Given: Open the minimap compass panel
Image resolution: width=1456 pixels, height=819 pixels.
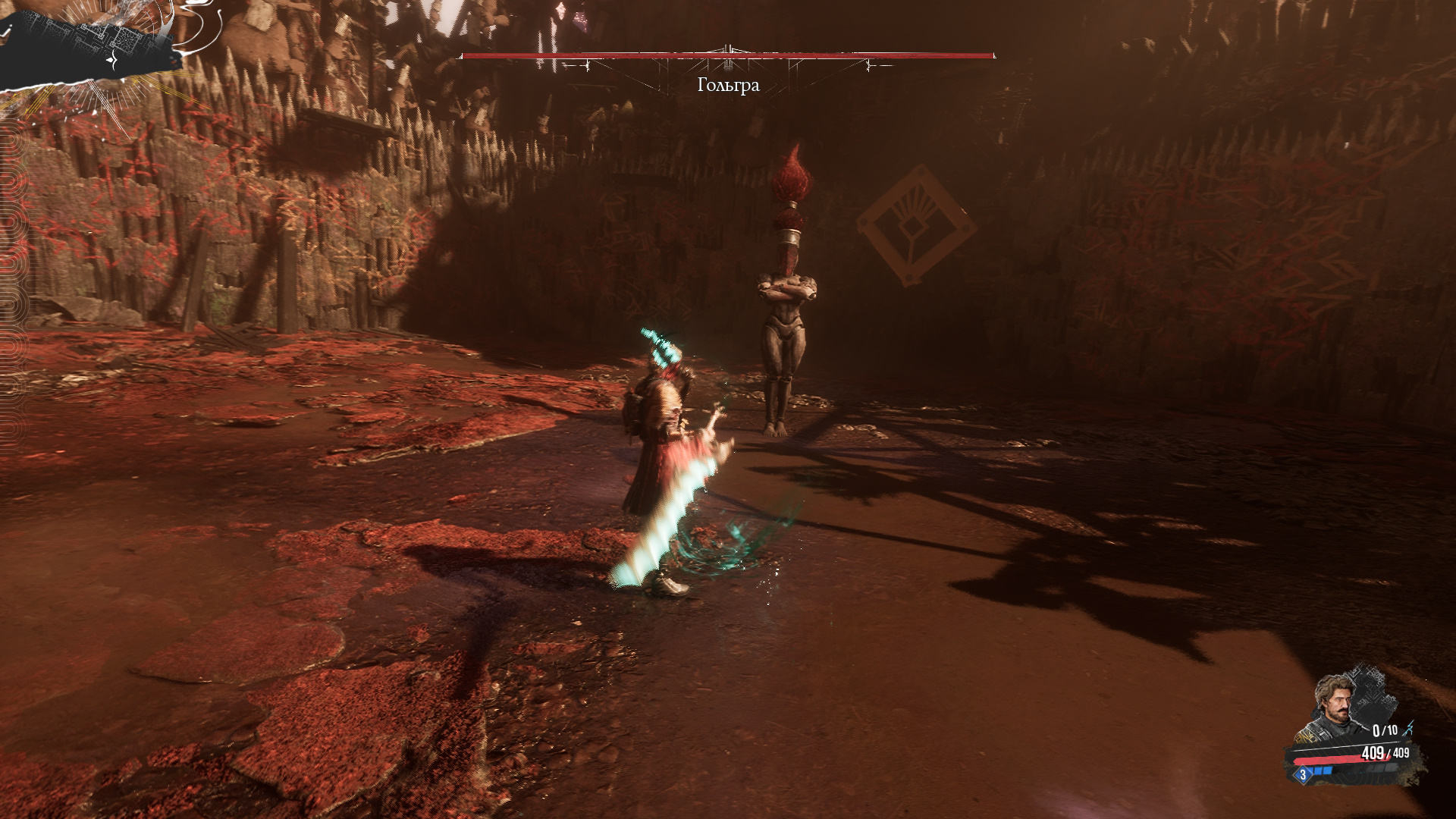Looking at the screenshot, I should [91, 47].
